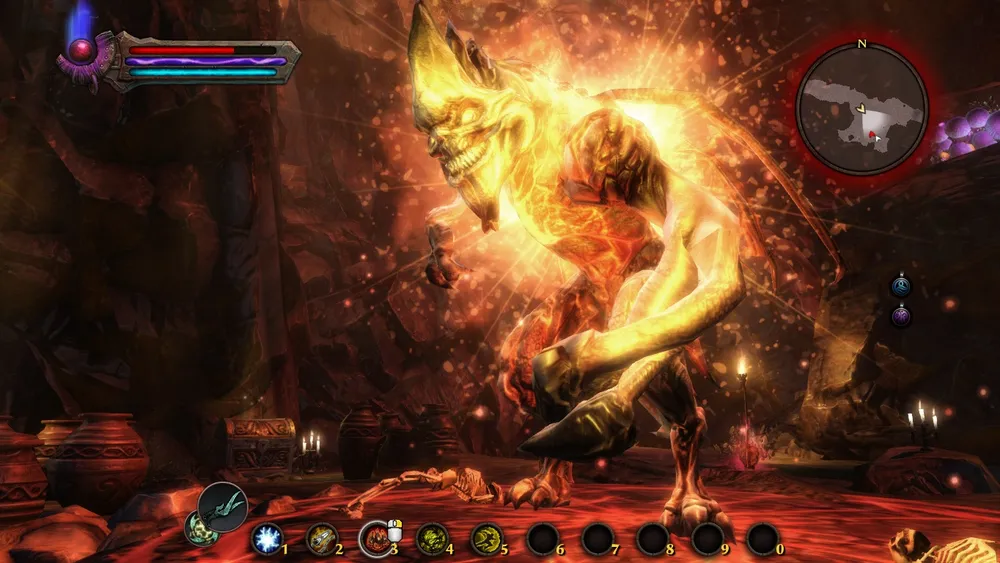
Task: Activate the blue frost burst ability in slot 1
Action: [x=267, y=538]
